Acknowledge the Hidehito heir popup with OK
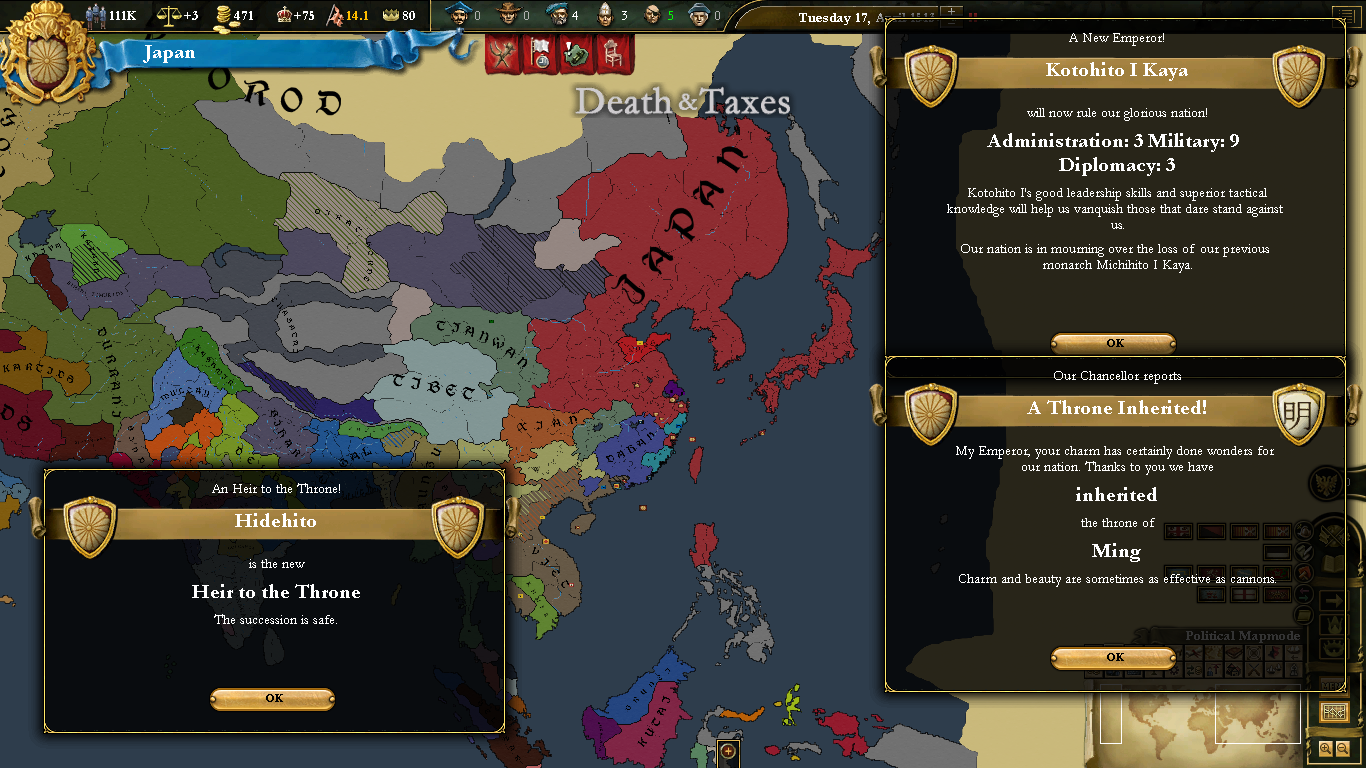The image size is (1366, 768). tap(272, 699)
